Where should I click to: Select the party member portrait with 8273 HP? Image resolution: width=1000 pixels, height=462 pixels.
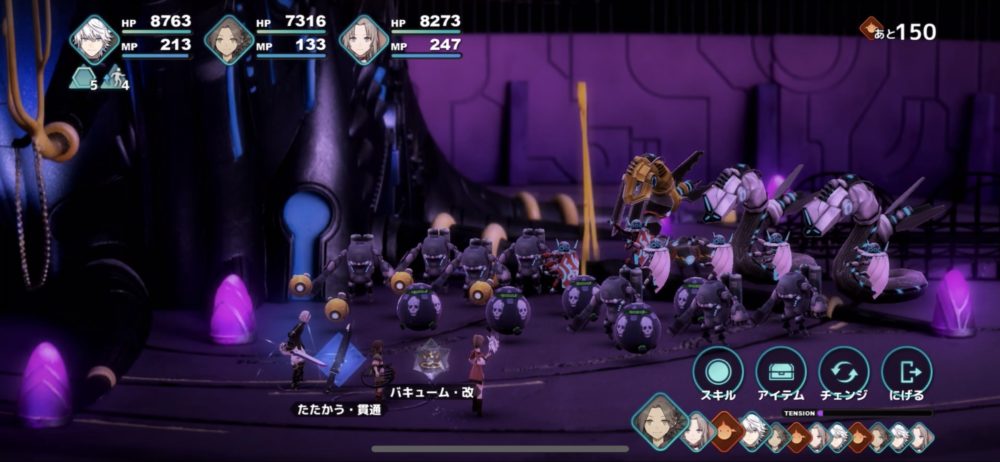(363, 40)
